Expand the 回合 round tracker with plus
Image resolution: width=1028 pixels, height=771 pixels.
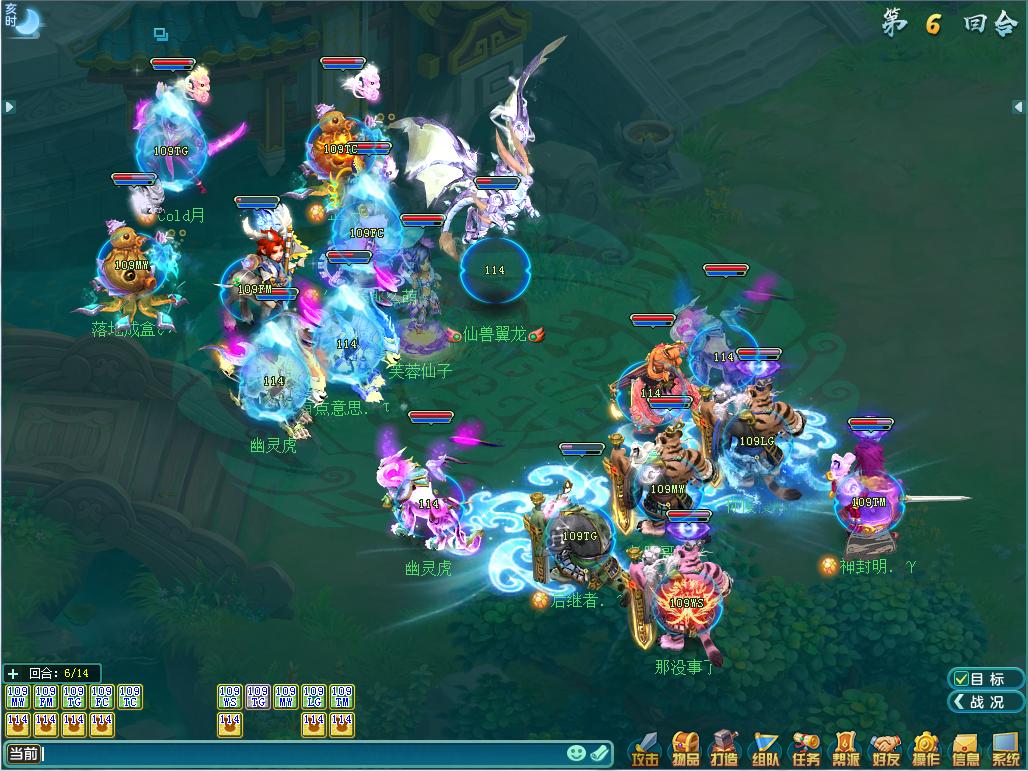[13, 674]
